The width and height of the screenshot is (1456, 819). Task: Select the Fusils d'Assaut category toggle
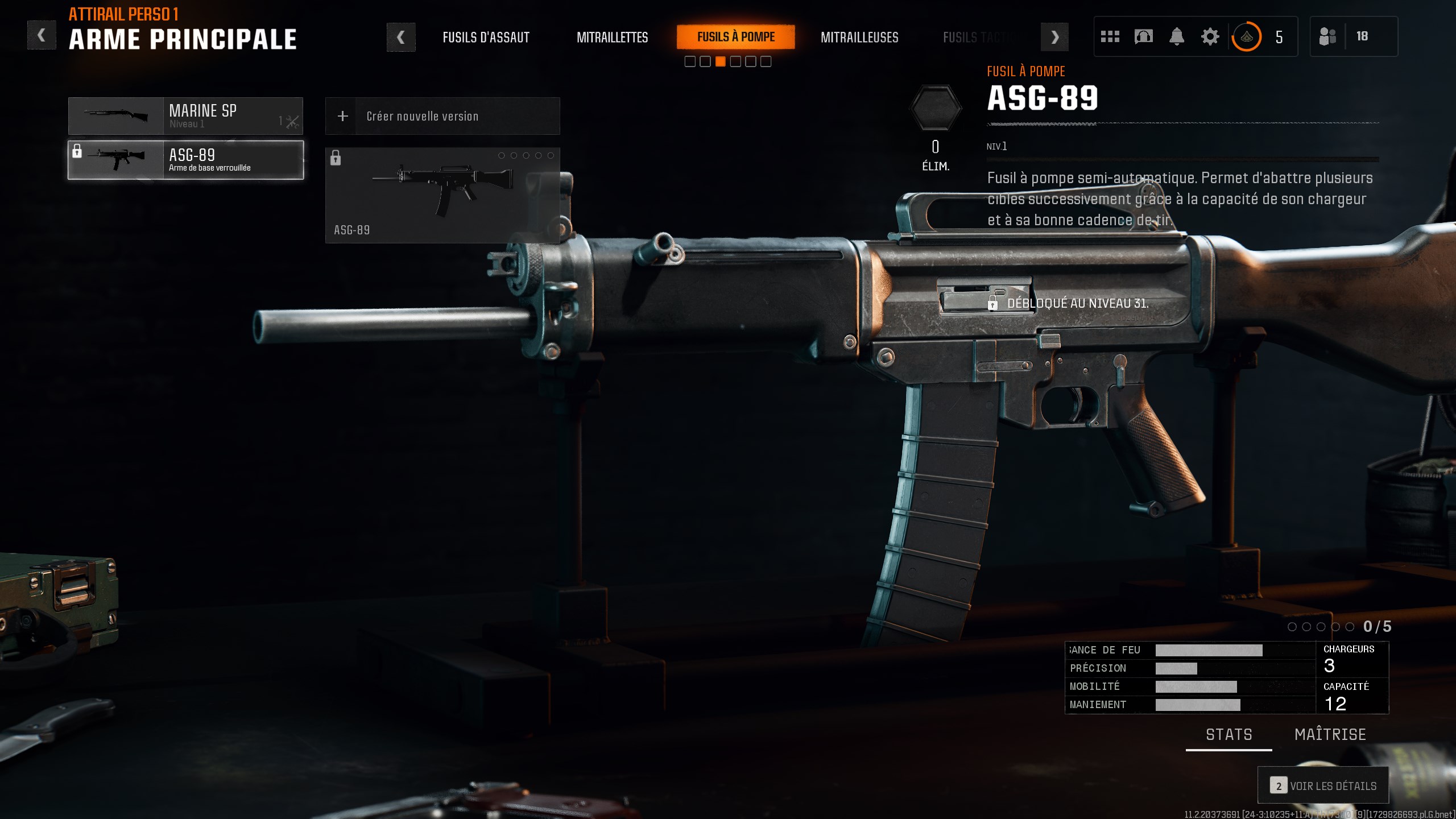click(486, 38)
